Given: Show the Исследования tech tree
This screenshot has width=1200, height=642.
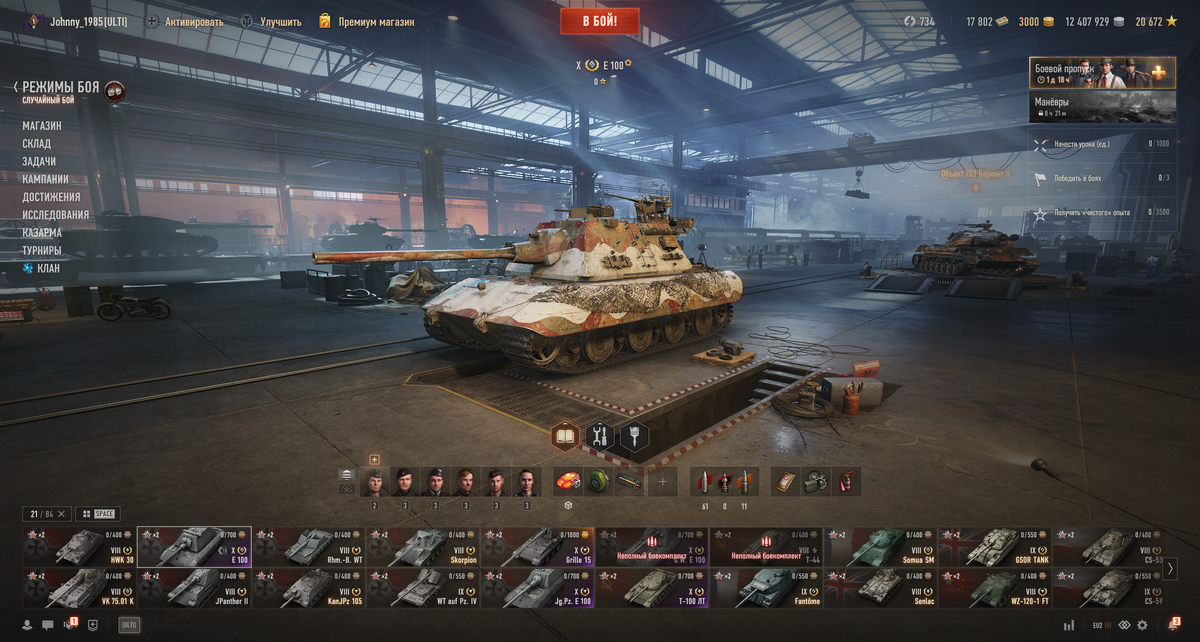Looking at the screenshot, I should (x=56, y=215).
